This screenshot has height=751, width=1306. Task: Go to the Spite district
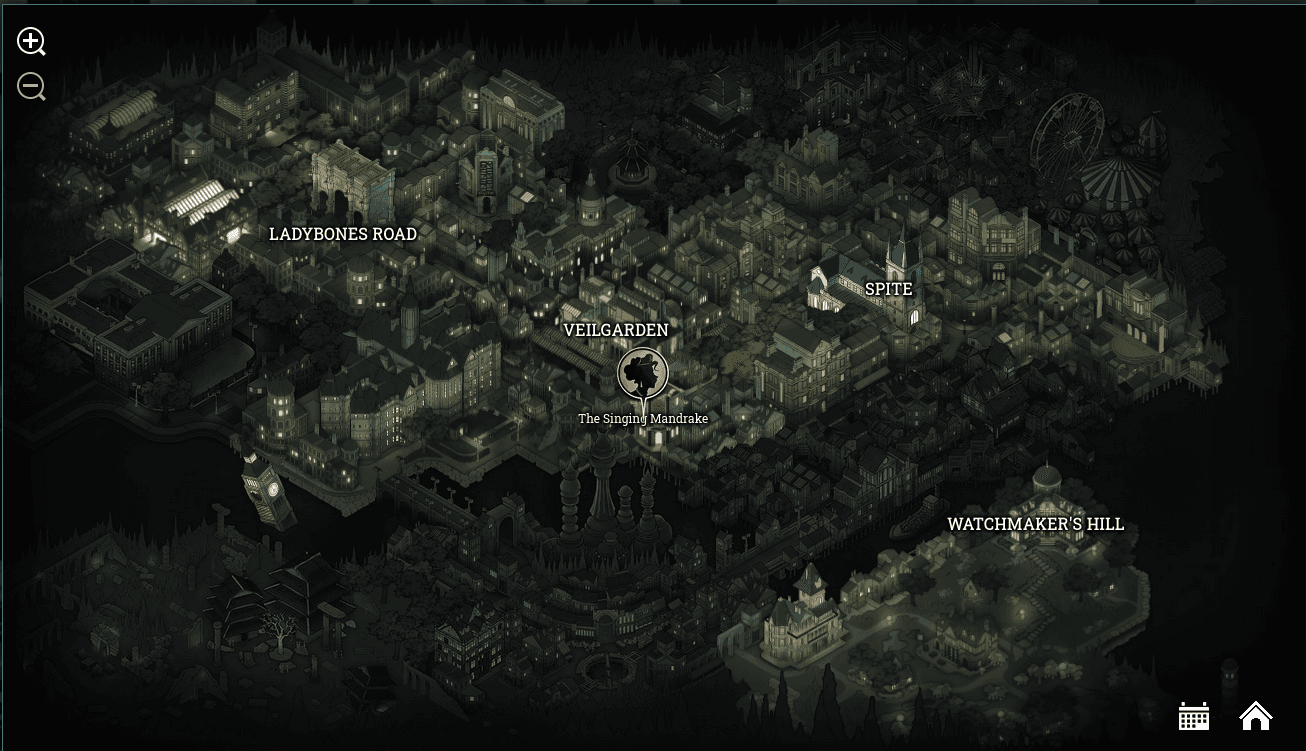[x=888, y=289]
